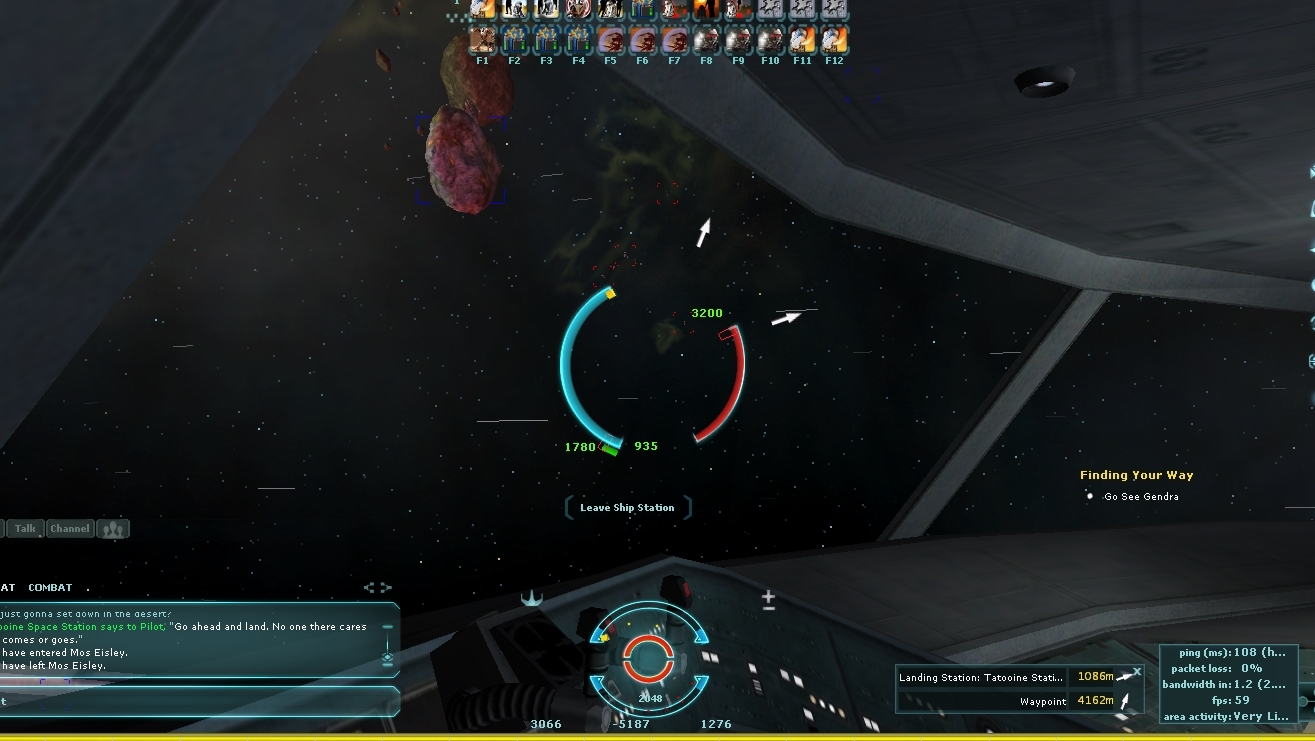
Task: Click the right chevron to cycle chat tabs
Action: click(x=384, y=587)
